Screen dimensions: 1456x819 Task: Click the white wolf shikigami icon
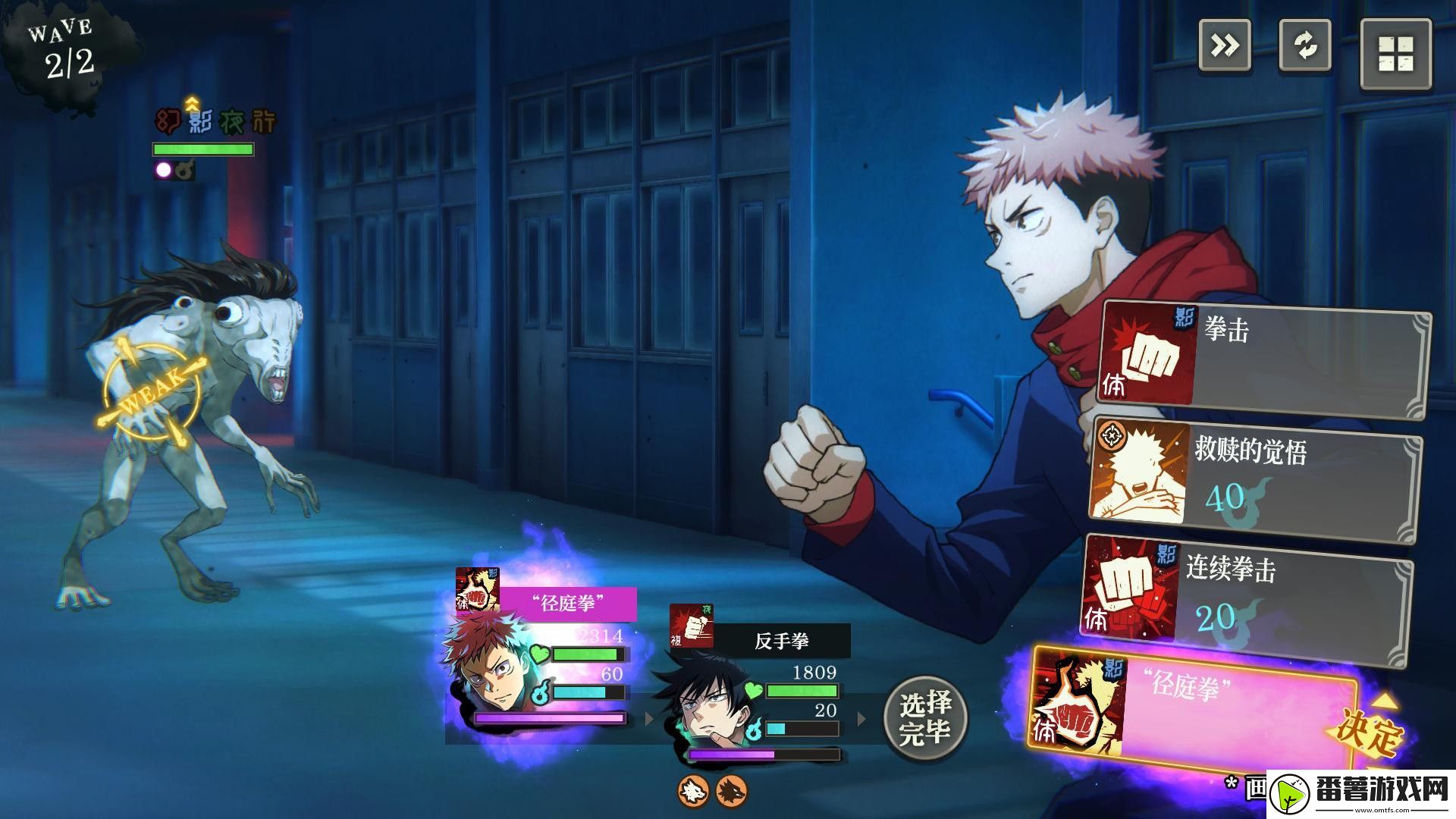693,790
